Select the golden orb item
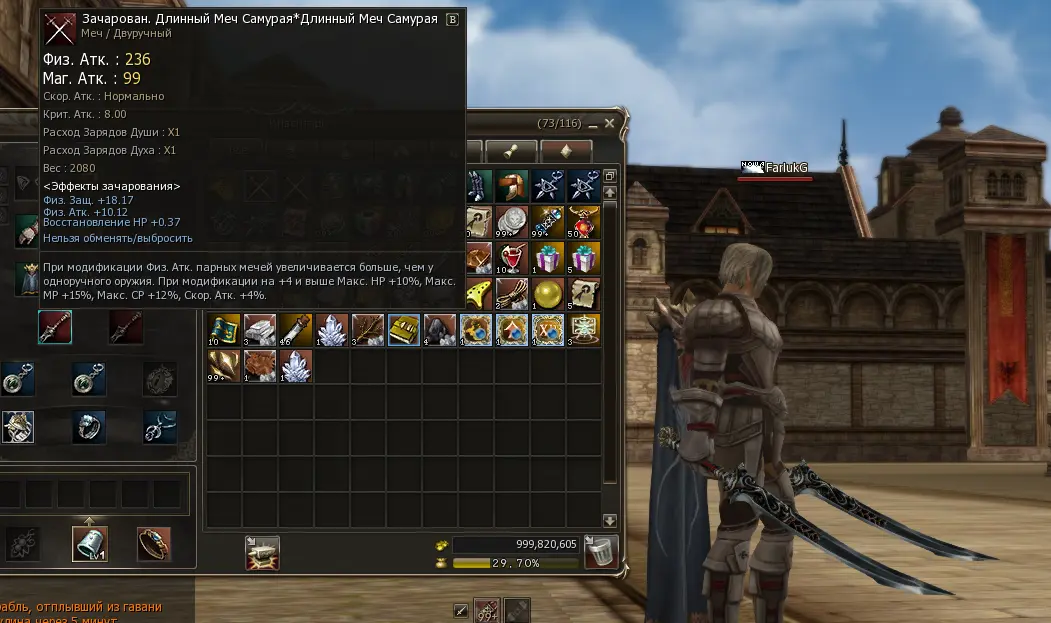Image resolution: width=1051 pixels, height=623 pixels. coord(548,293)
